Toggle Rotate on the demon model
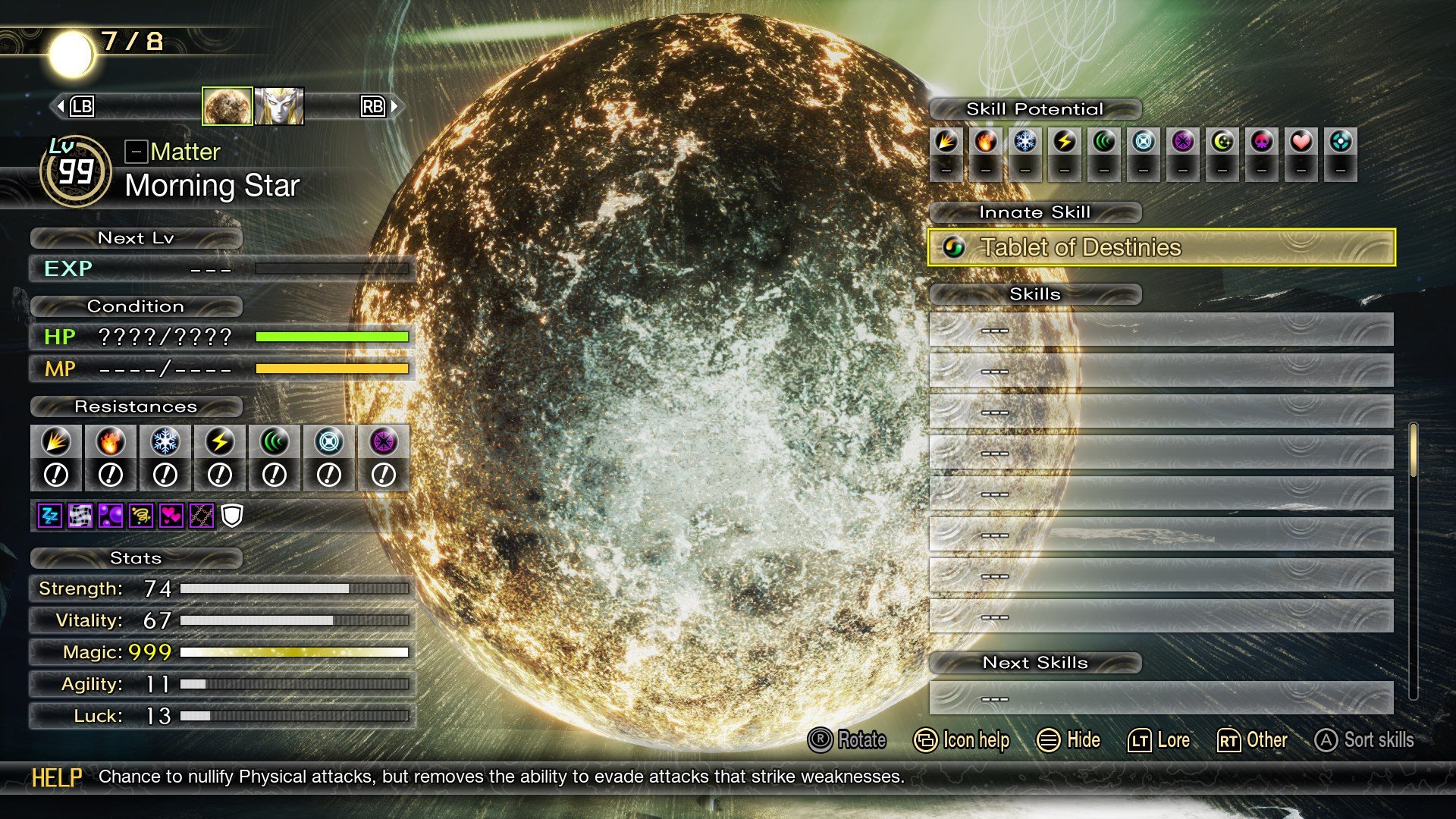The width and height of the screenshot is (1456, 819). [851, 740]
